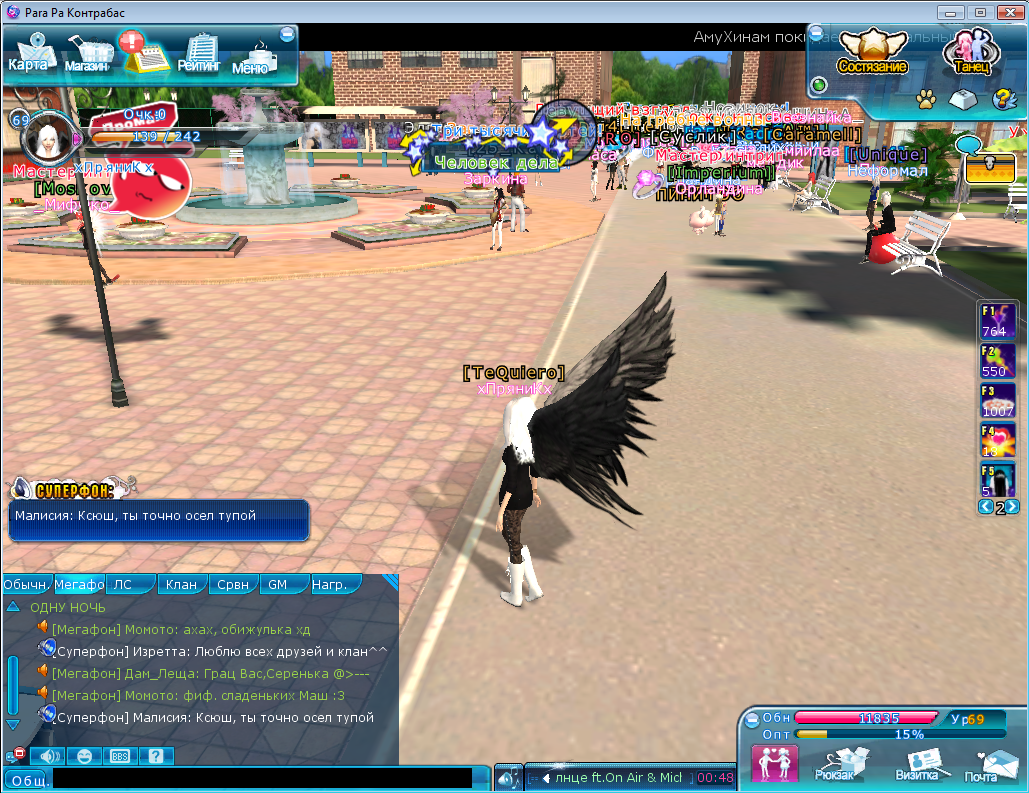This screenshot has width=1029, height=793.
Task: Open the Визитка profile card
Action: click(917, 765)
